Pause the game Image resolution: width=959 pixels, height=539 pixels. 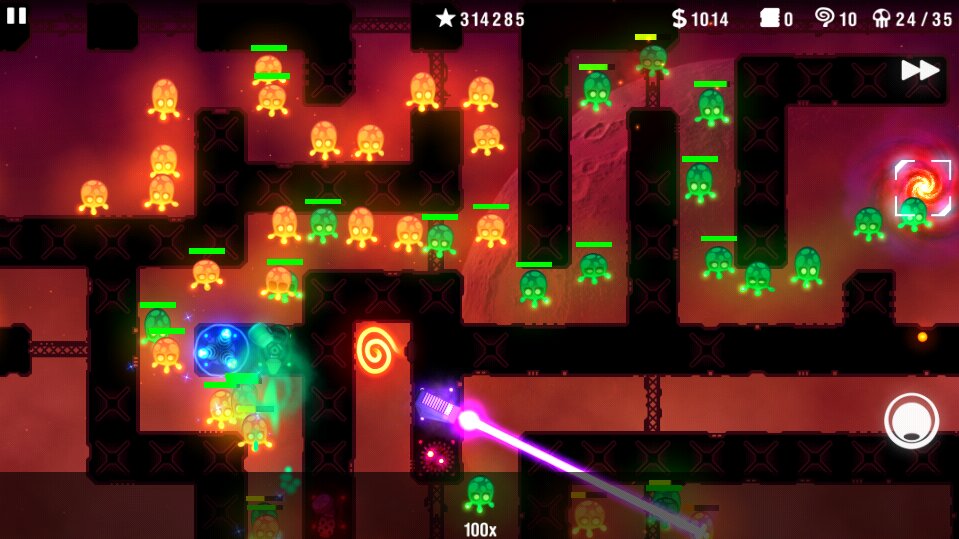tap(16, 15)
